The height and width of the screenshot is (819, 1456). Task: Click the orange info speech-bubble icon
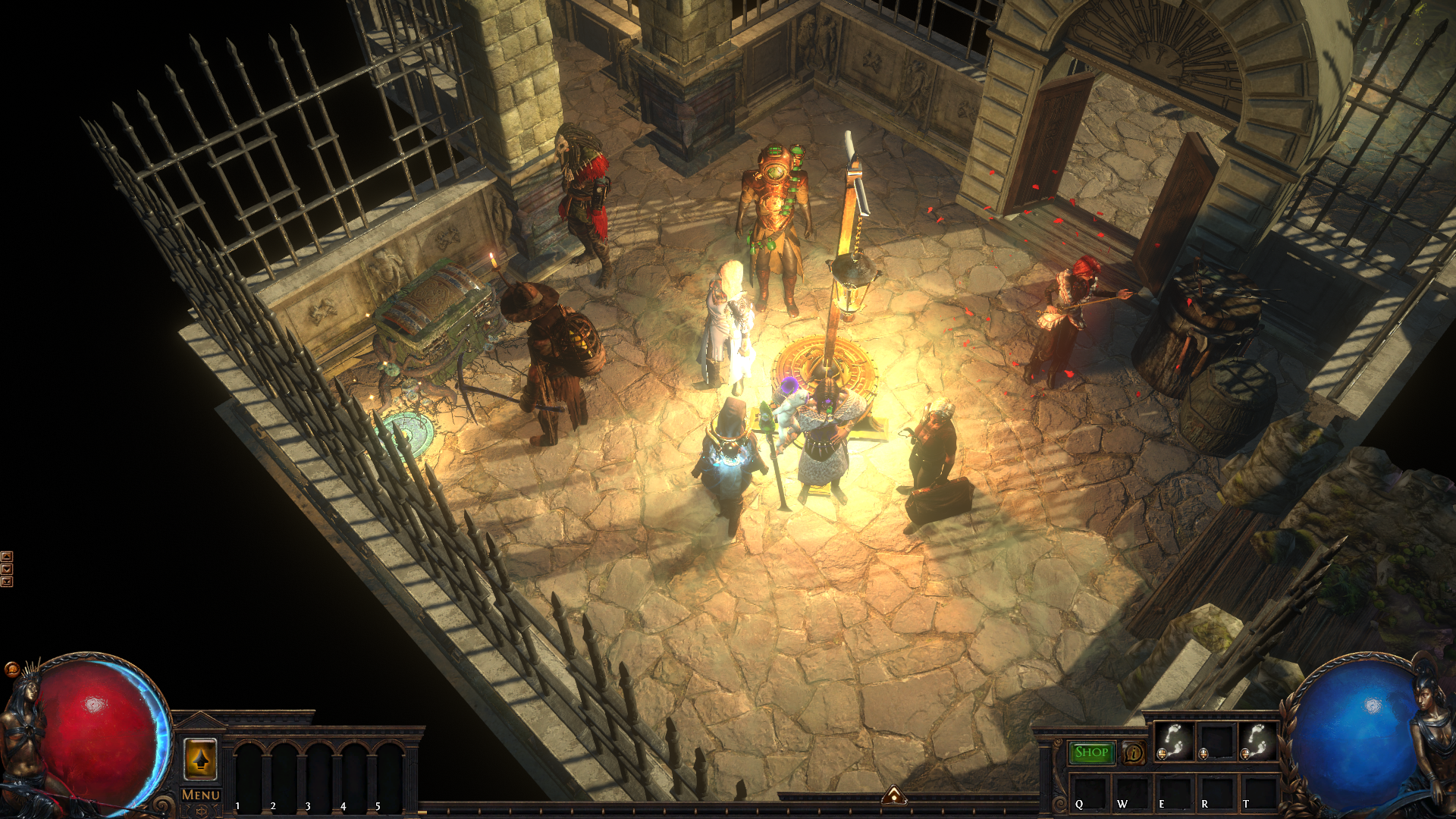click(1134, 753)
